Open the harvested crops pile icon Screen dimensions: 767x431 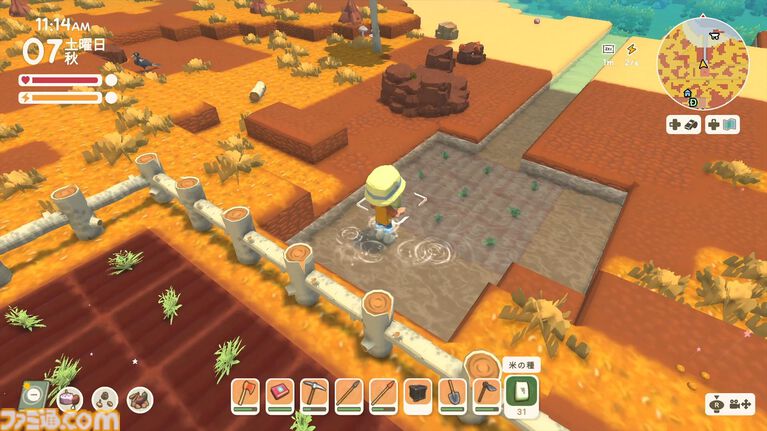(140, 399)
